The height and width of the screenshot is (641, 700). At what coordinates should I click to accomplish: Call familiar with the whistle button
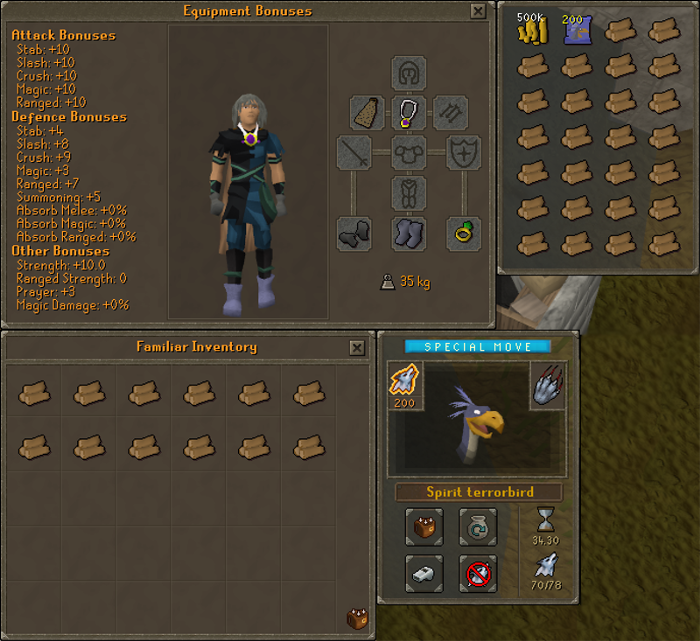424,573
